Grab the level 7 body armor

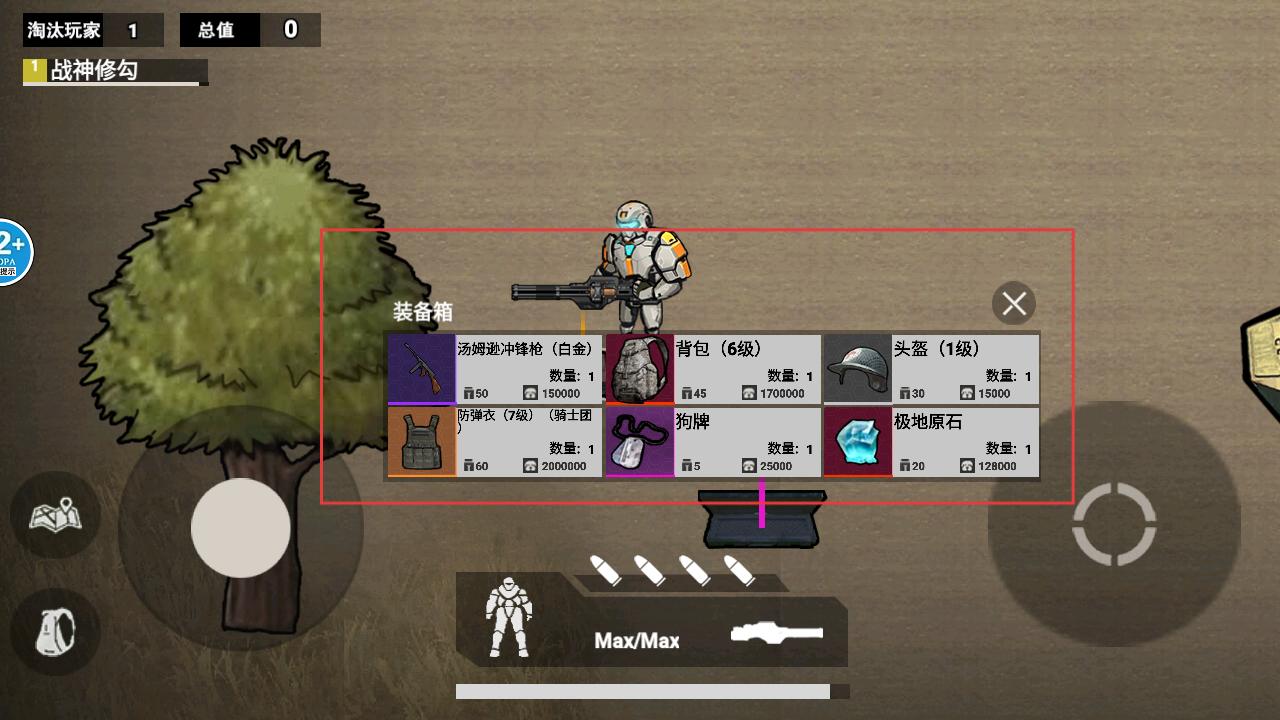click(495, 441)
